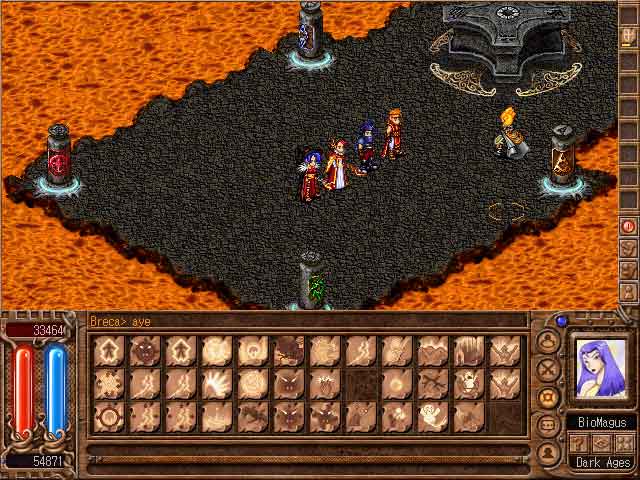
Task: Activate the splayed hand spell icon
Action: coord(217,383)
